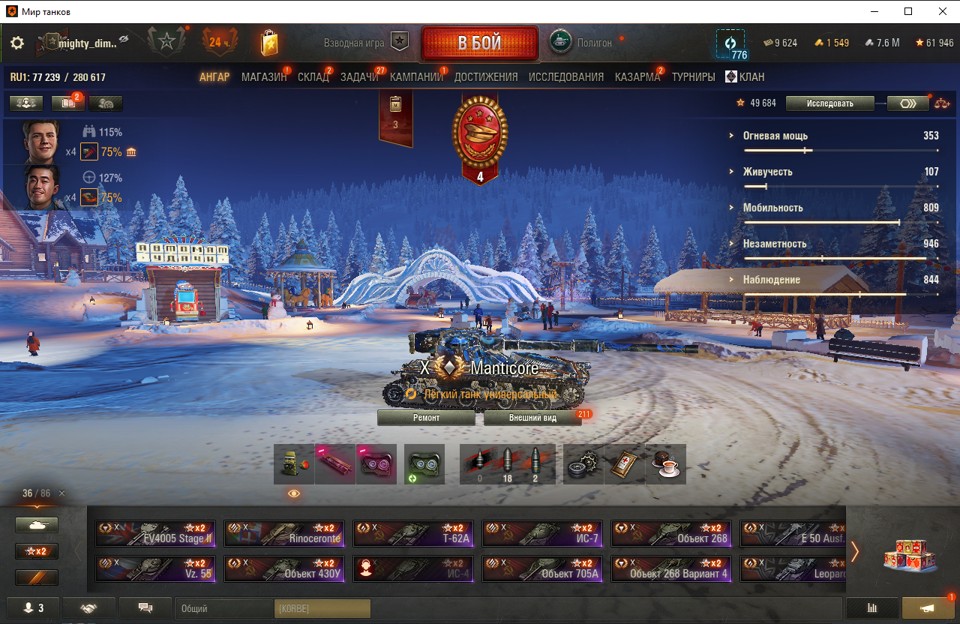Pick the Объект 705А tank
Image resolution: width=960 pixels, height=624 pixels.
pos(542,569)
